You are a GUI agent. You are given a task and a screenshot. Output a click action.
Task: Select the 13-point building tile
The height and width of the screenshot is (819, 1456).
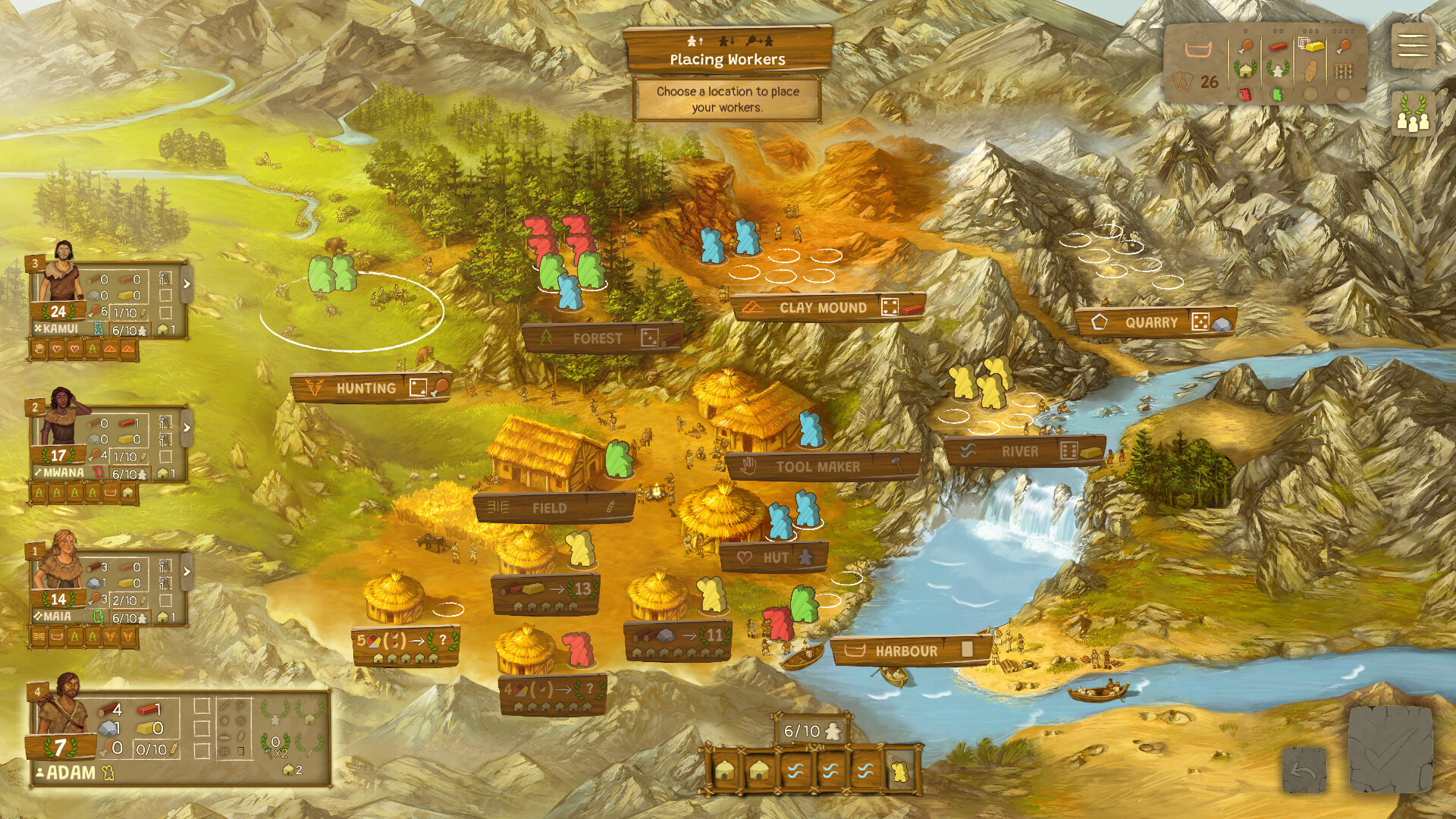tap(546, 594)
